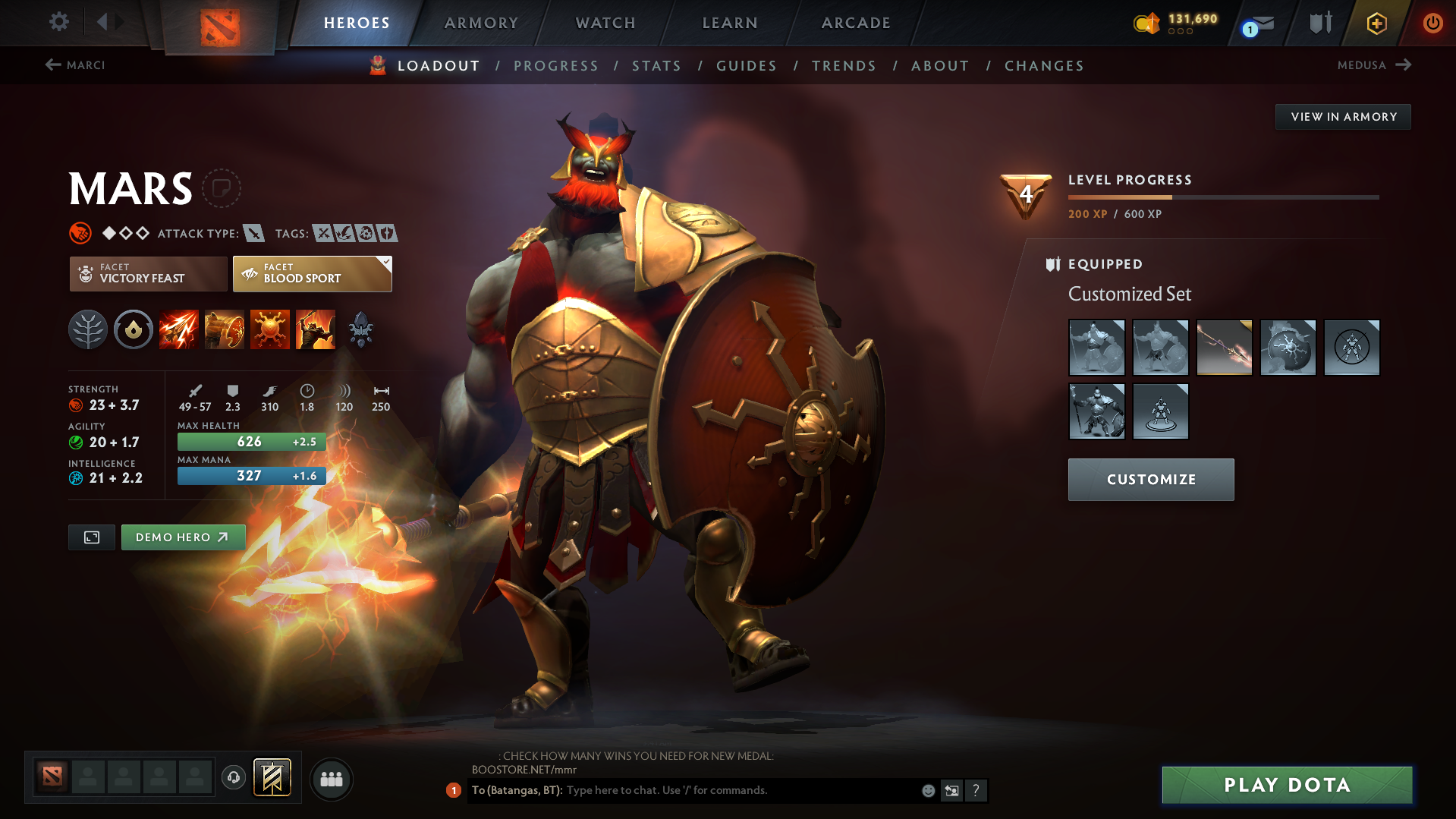Go to previous hero Marci
Viewport: 1456px width, 819px height.
[75, 65]
